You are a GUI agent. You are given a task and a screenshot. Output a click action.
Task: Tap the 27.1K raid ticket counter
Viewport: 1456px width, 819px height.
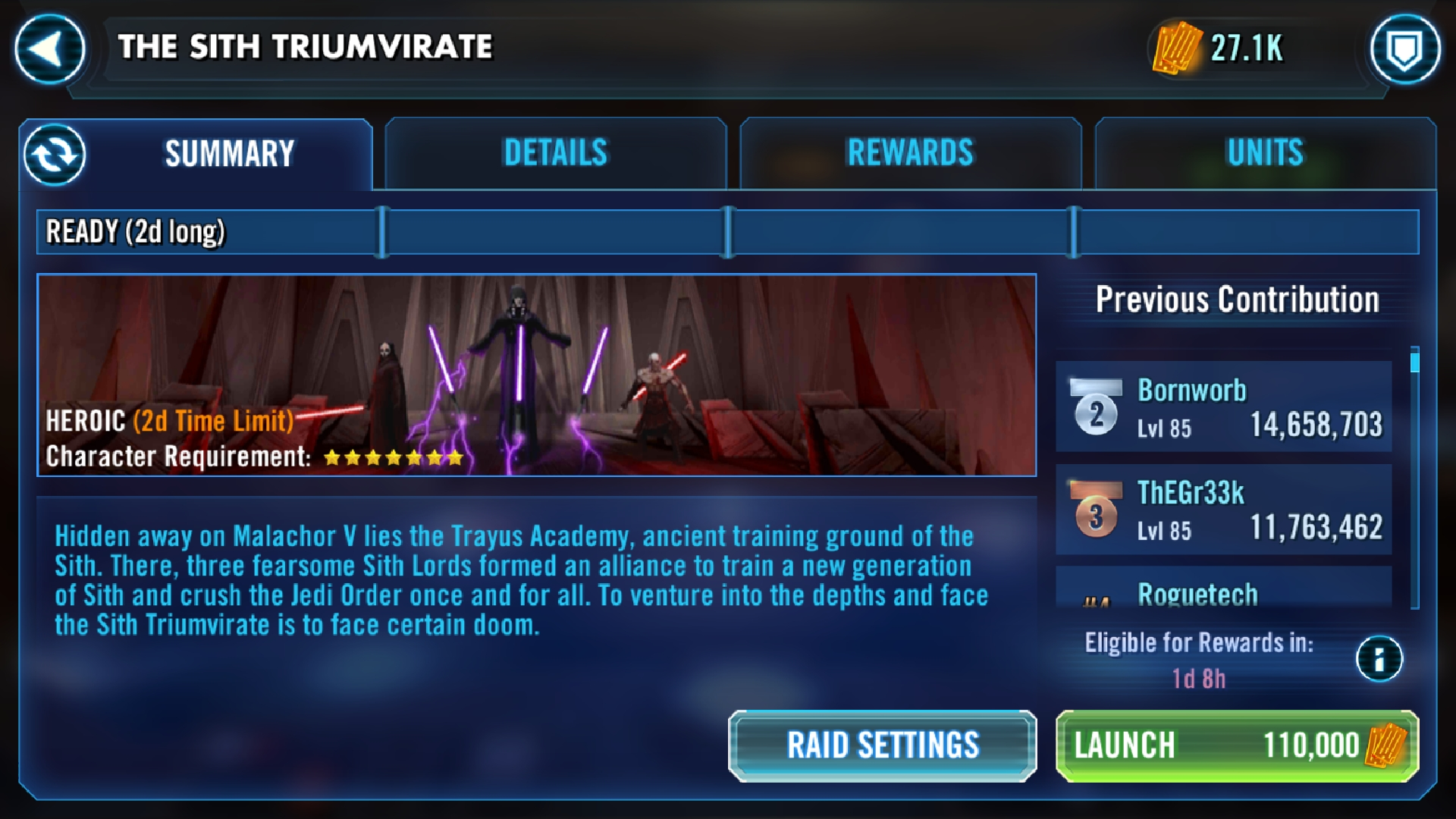[x=1221, y=48]
